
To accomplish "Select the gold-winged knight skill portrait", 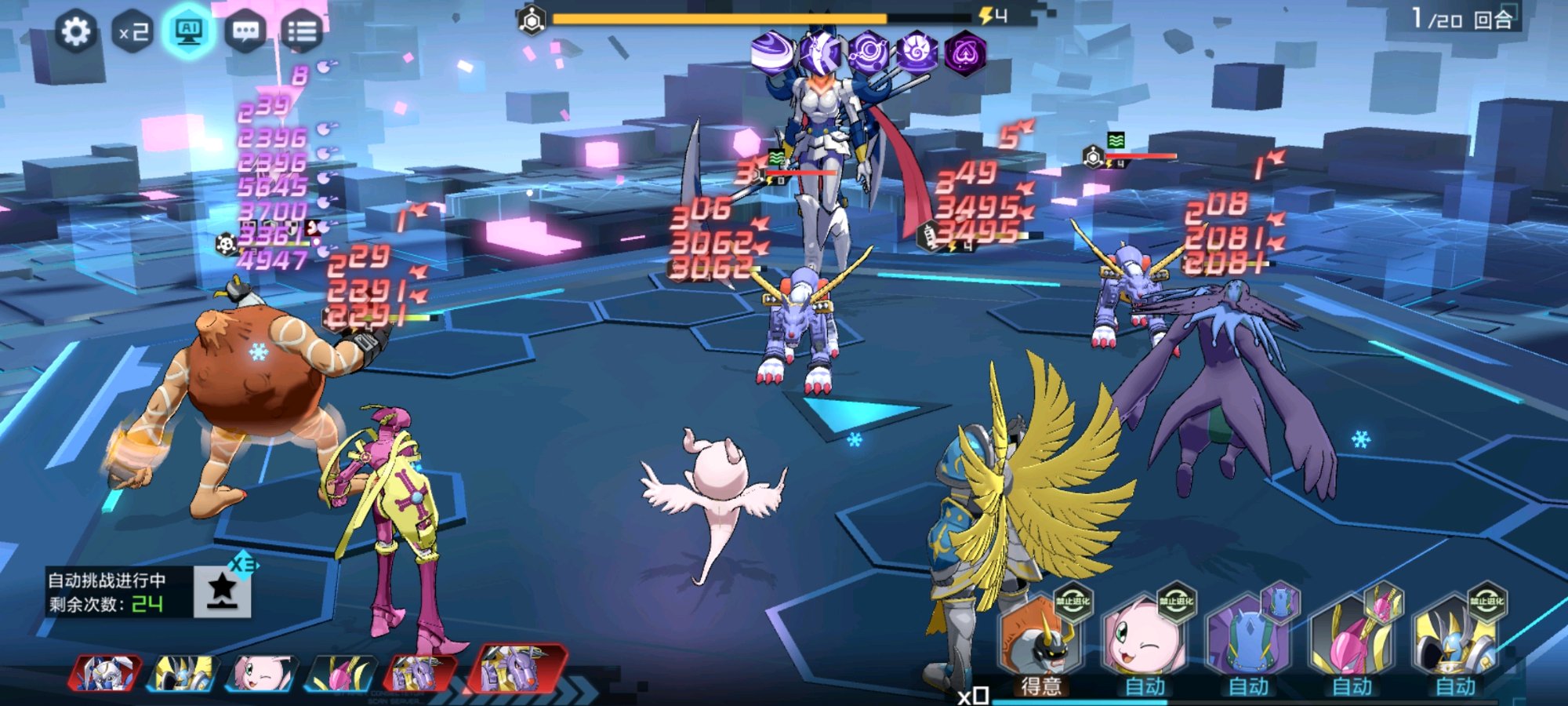I will click(1455, 639).
